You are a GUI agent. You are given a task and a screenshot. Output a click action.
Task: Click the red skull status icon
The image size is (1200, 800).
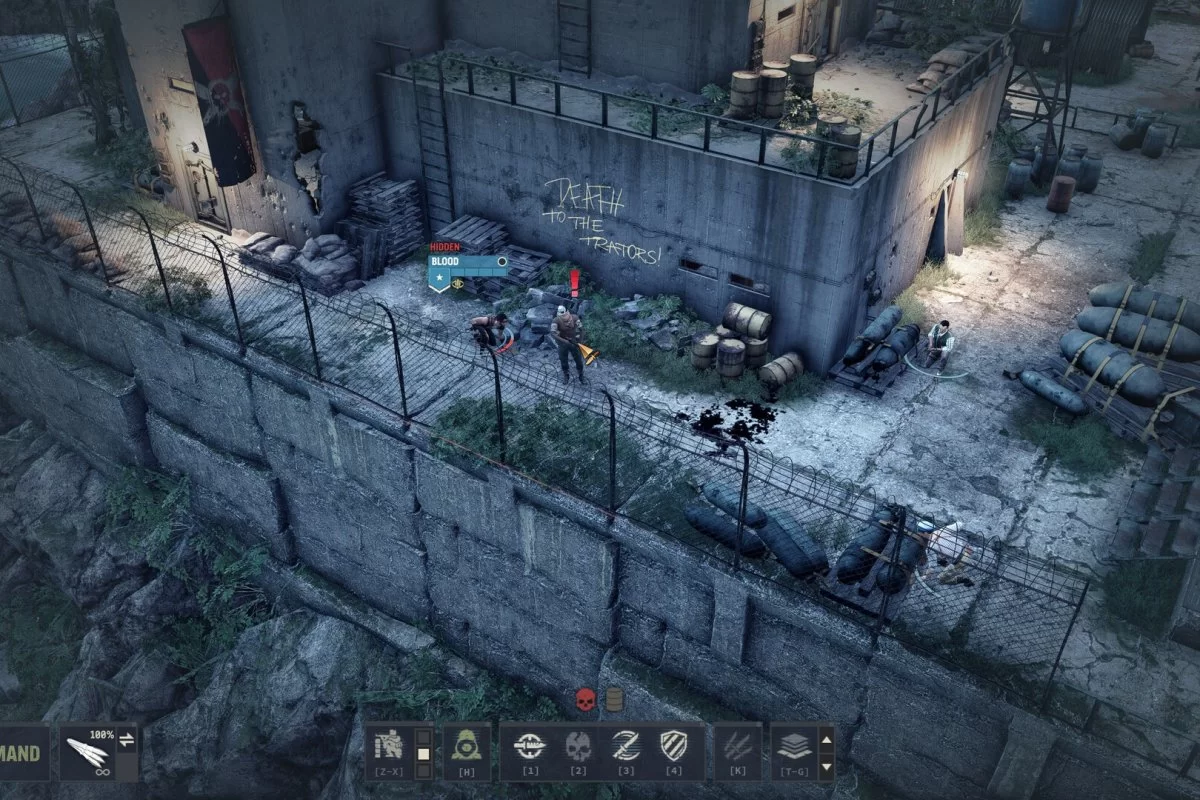tap(586, 700)
